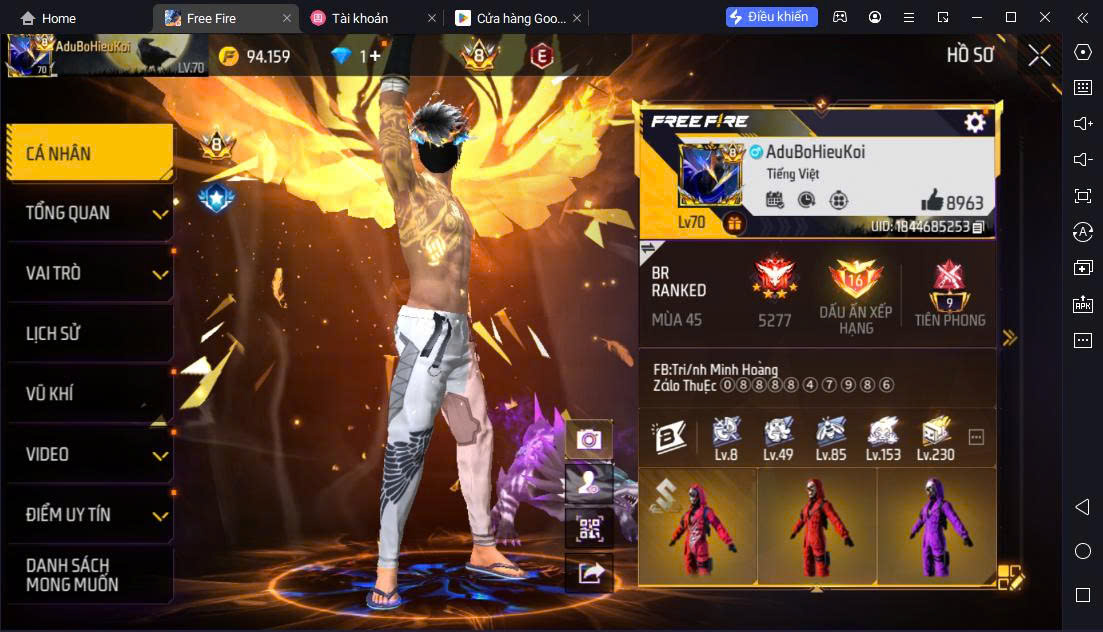Share profile with the arrow button

(589, 573)
